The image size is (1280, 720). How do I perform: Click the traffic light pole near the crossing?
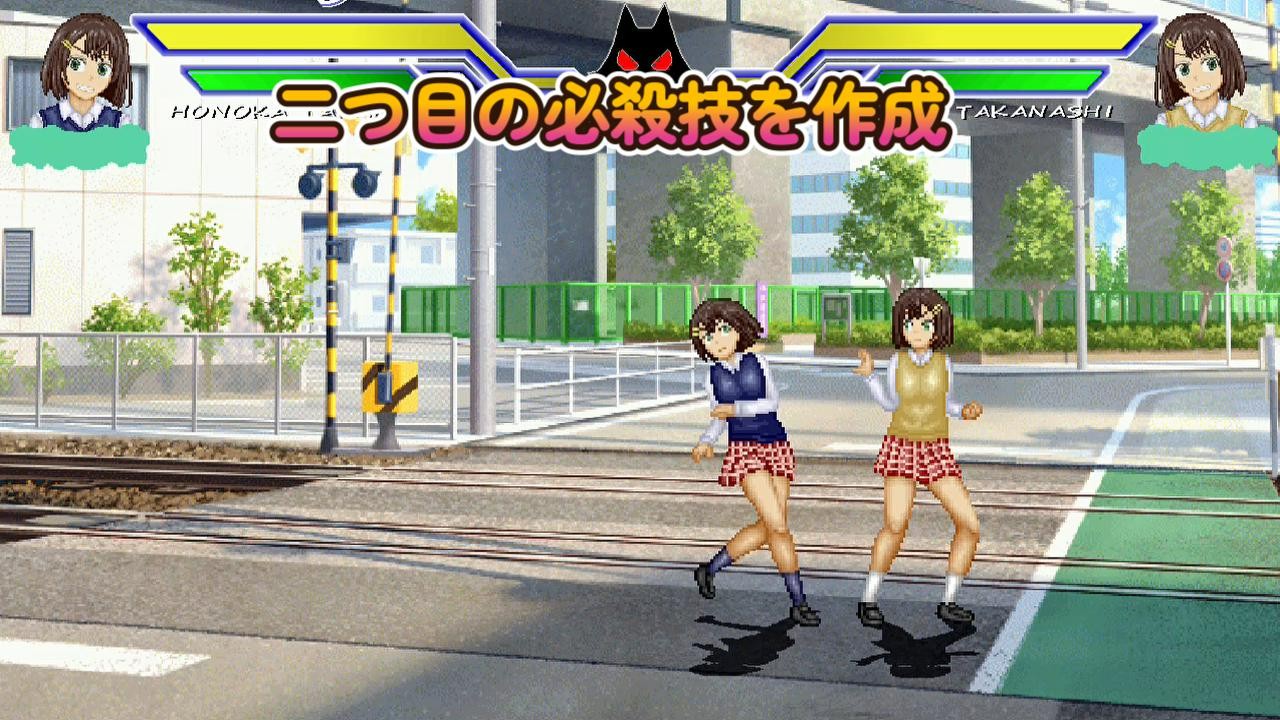pos(332,300)
